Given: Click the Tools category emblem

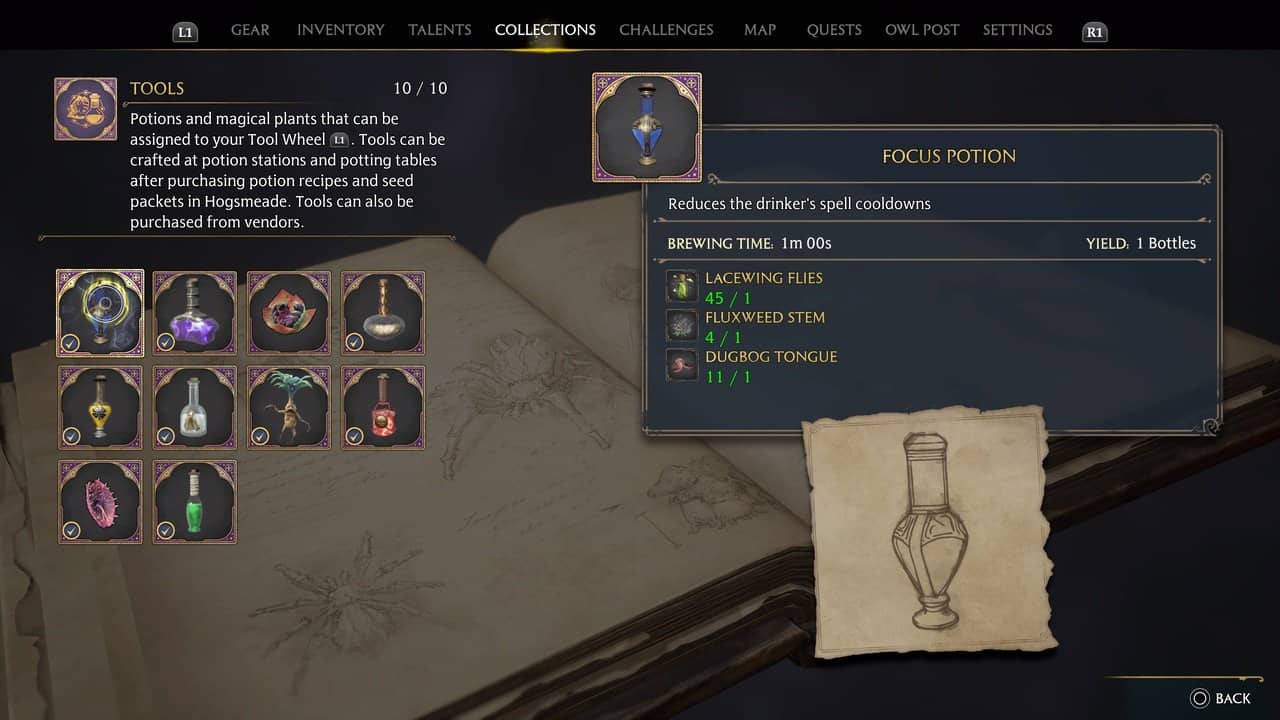Looking at the screenshot, I should (85, 109).
